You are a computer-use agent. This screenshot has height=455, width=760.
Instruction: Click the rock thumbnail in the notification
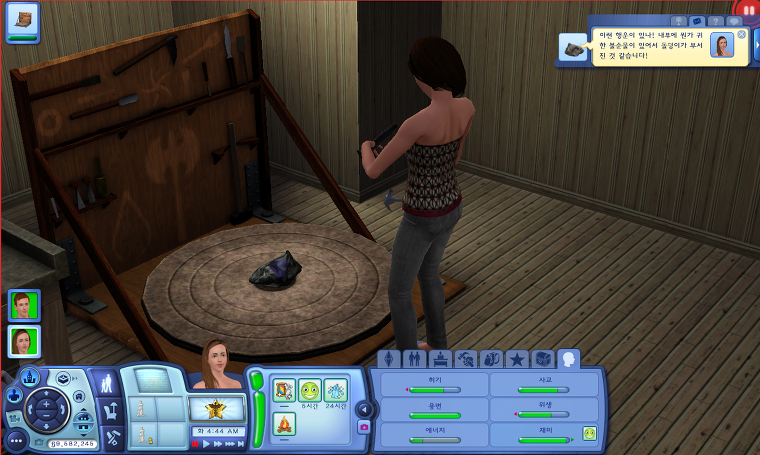click(573, 50)
